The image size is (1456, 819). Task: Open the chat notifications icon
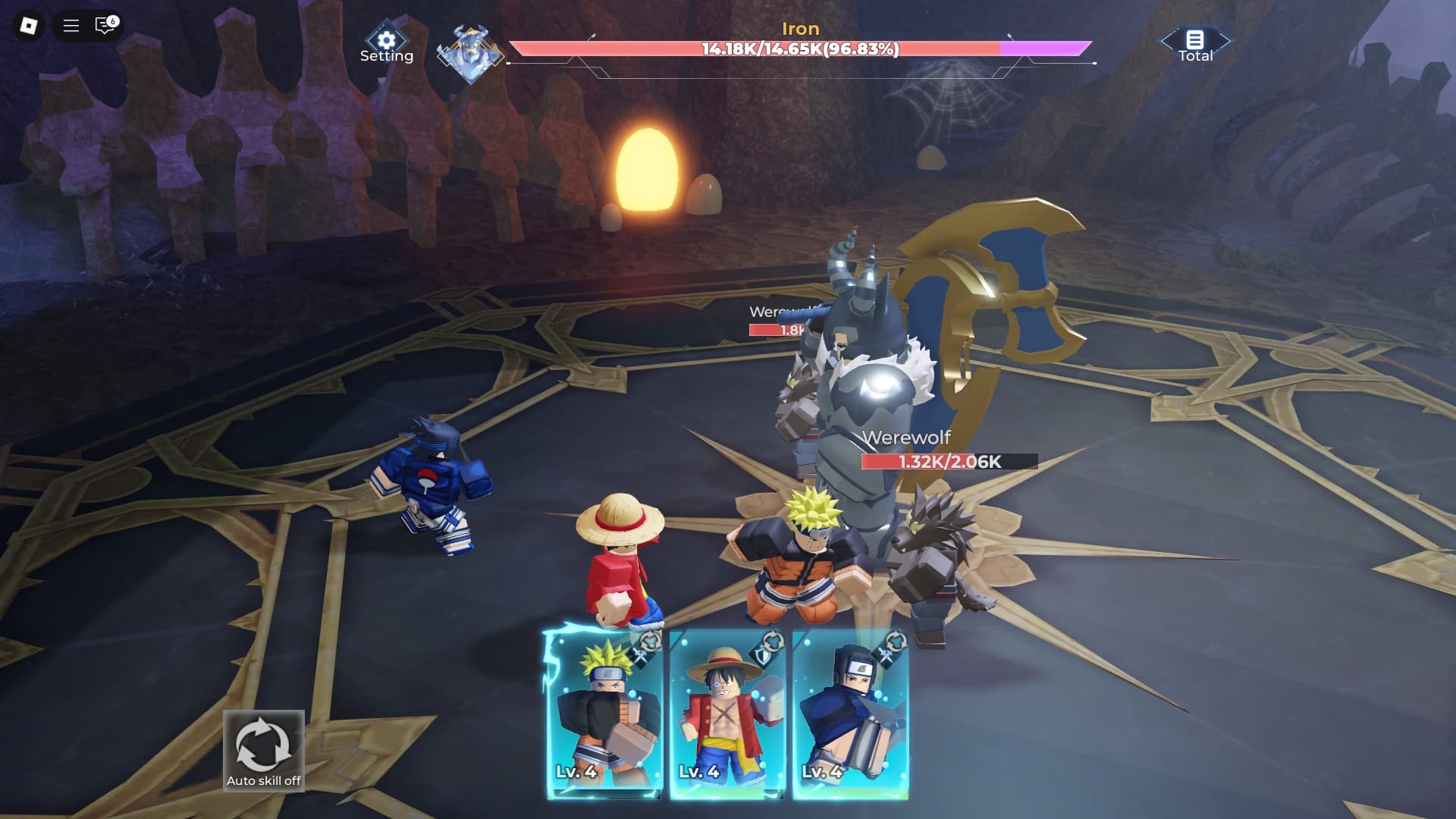click(105, 26)
